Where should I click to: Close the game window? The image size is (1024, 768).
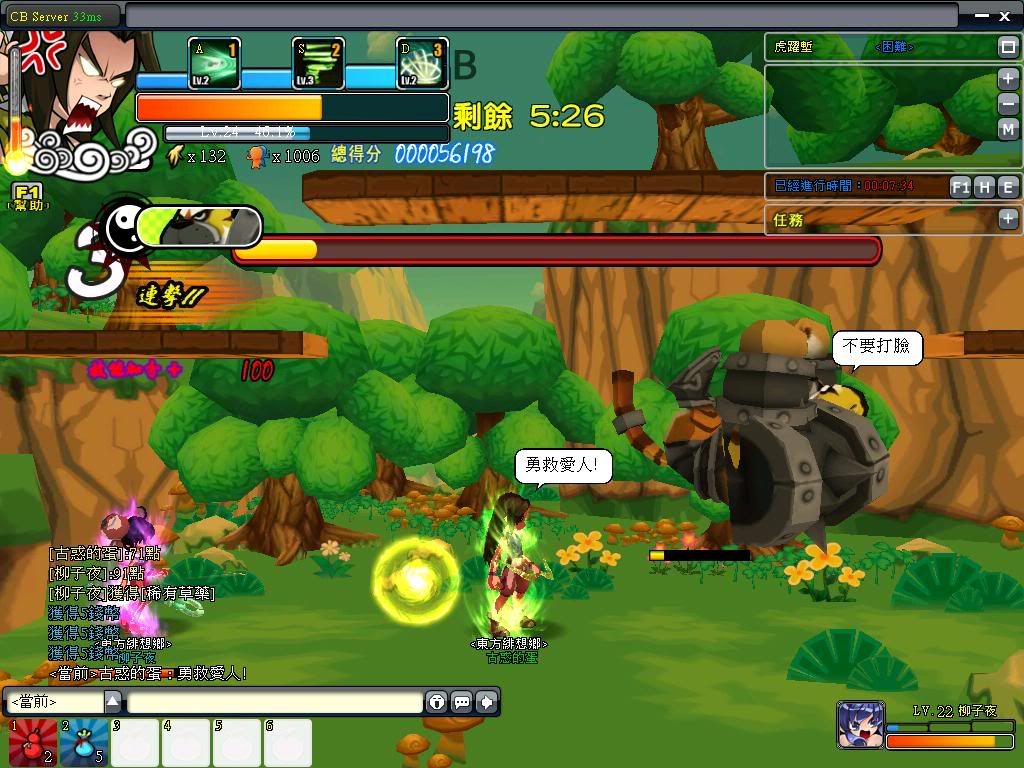(x=1005, y=16)
